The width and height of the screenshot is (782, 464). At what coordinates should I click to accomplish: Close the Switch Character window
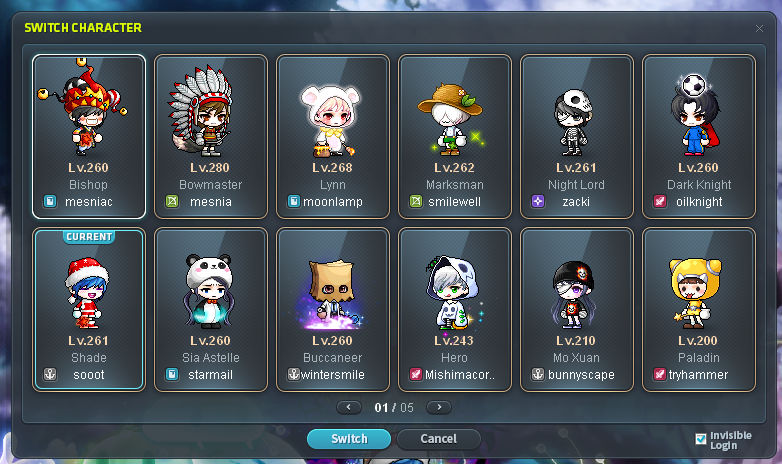pos(759,28)
